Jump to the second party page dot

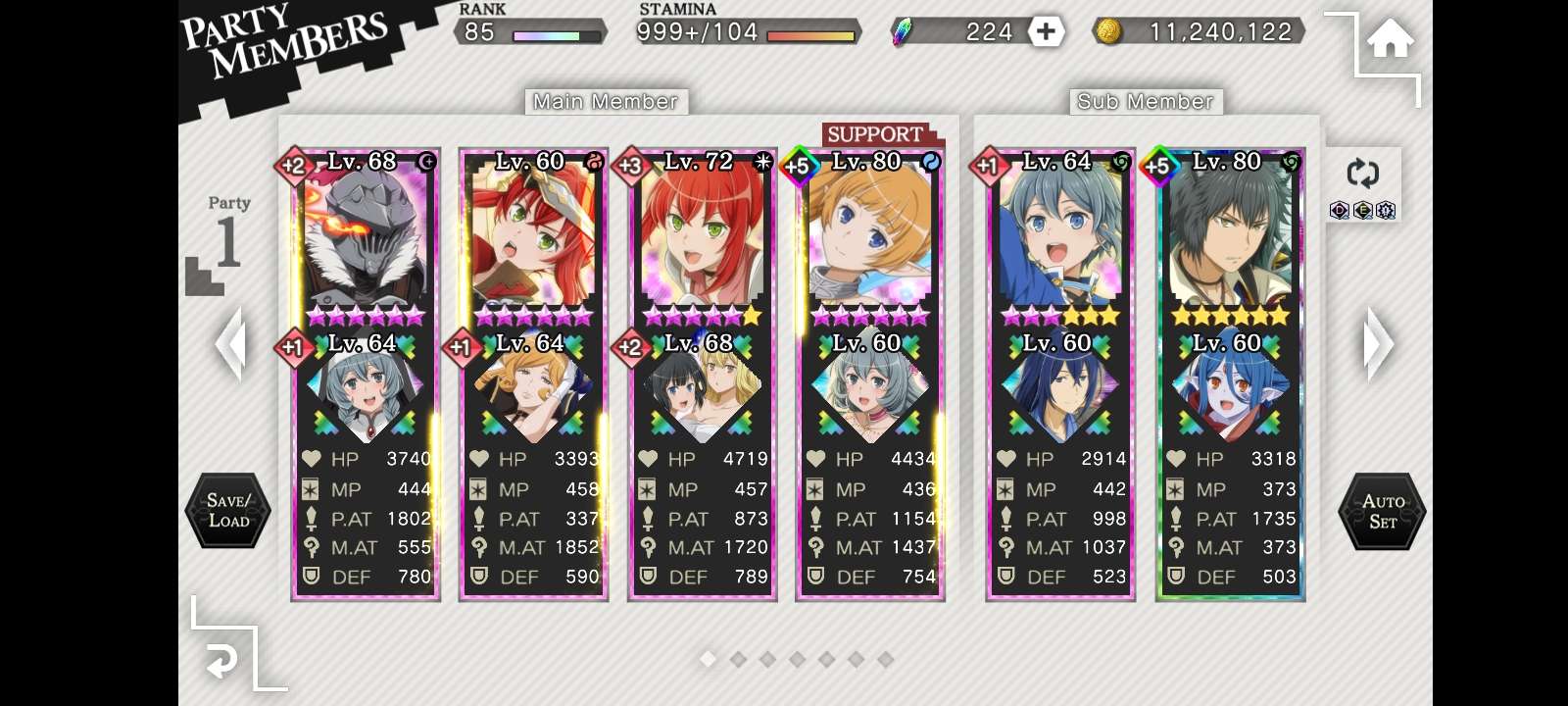738,660
